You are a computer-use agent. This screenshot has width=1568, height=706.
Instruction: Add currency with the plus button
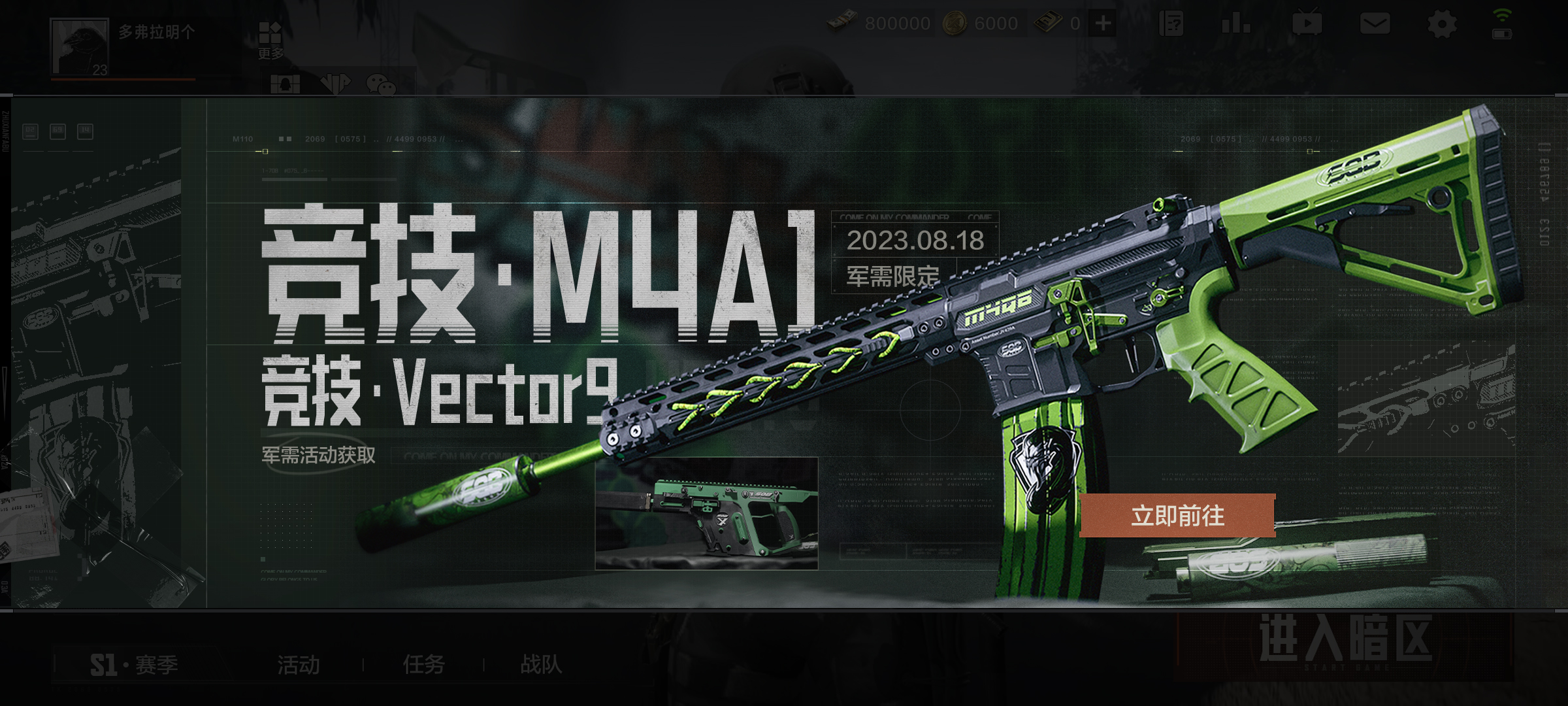click(x=1103, y=24)
